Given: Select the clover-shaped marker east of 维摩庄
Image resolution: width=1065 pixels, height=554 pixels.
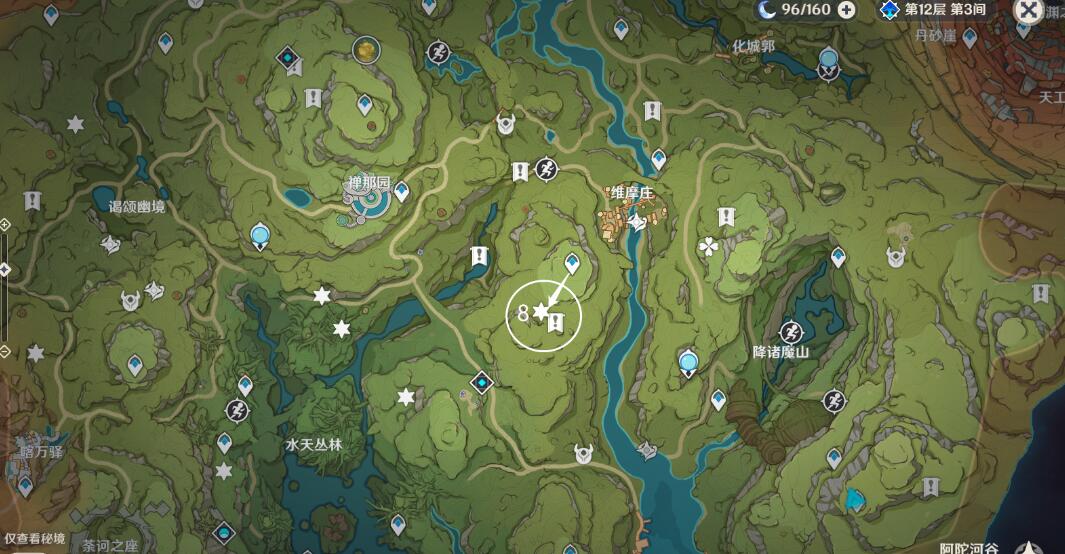Looking at the screenshot, I should pyautogui.click(x=709, y=245).
